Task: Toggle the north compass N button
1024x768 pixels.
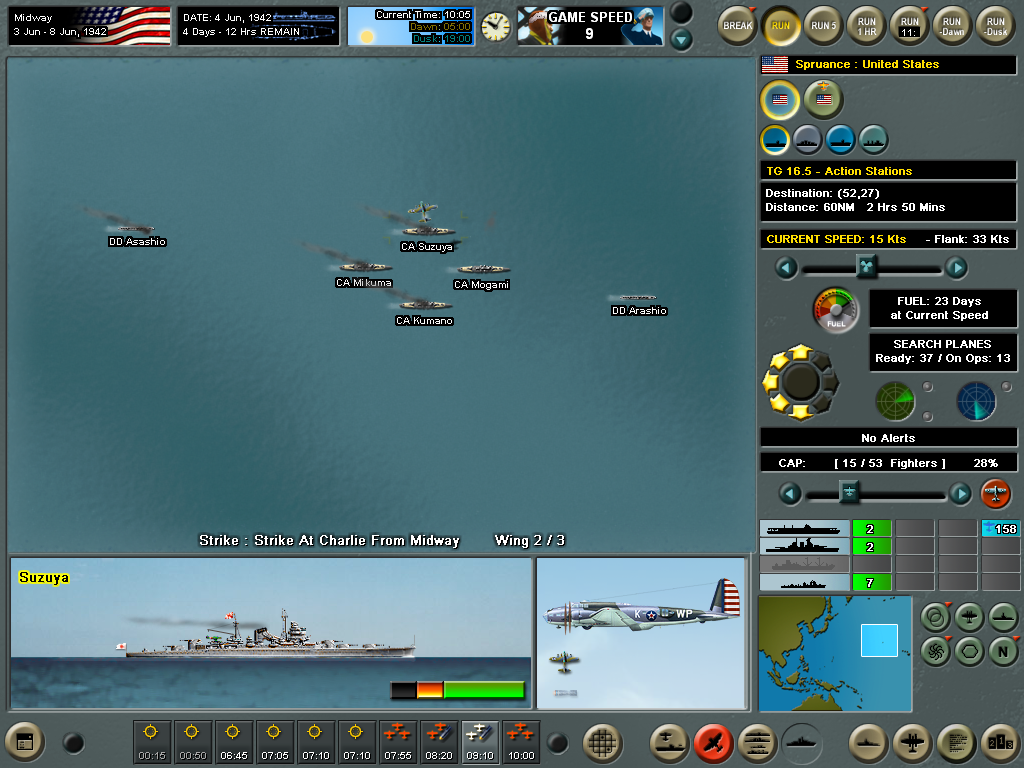Action: [1003, 650]
